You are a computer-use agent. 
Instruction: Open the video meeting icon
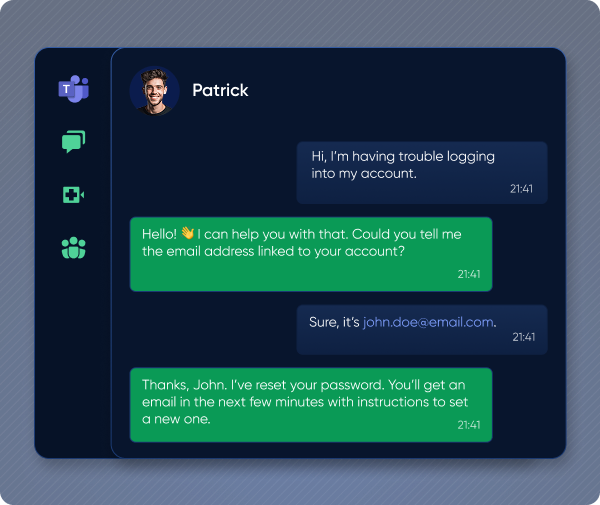(x=73, y=195)
